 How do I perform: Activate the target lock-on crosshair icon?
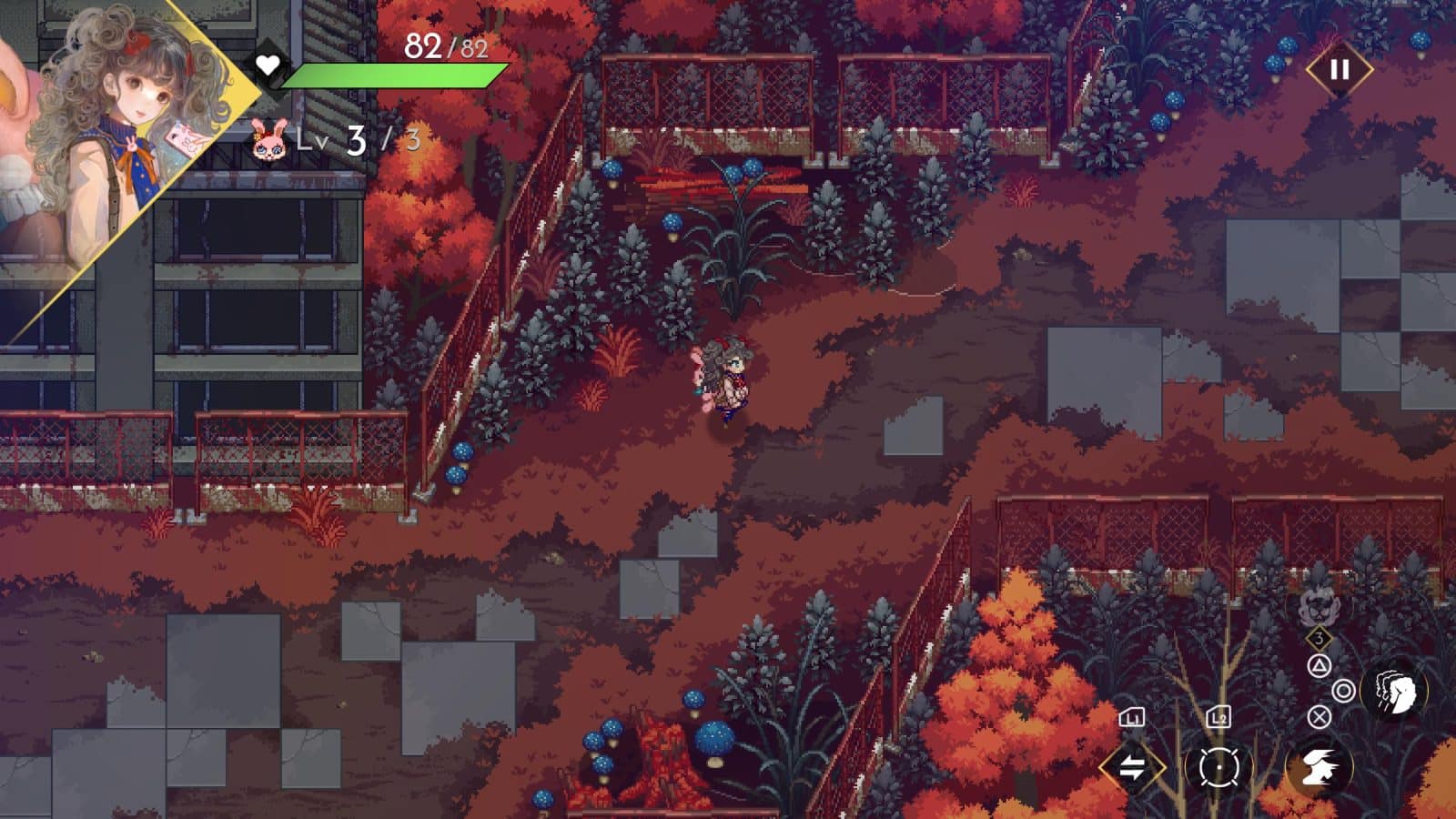tap(1218, 767)
